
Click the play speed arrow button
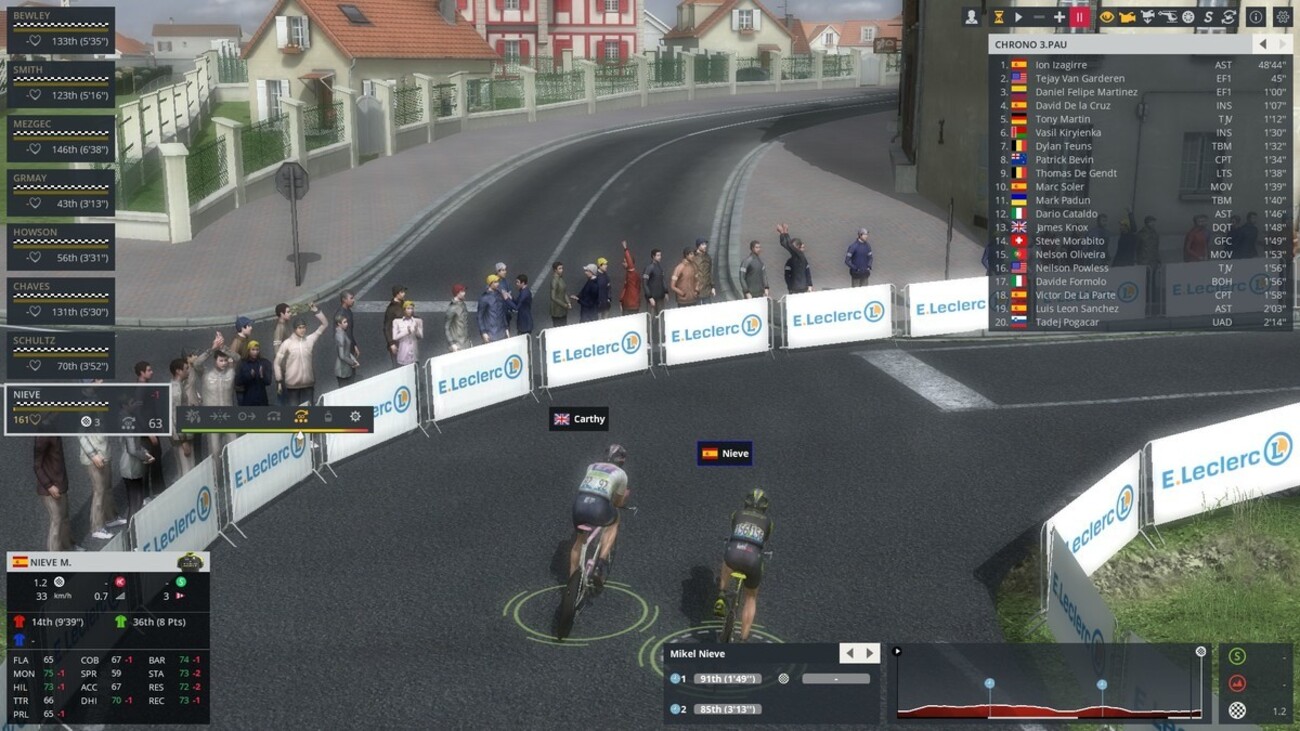coord(1018,17)
